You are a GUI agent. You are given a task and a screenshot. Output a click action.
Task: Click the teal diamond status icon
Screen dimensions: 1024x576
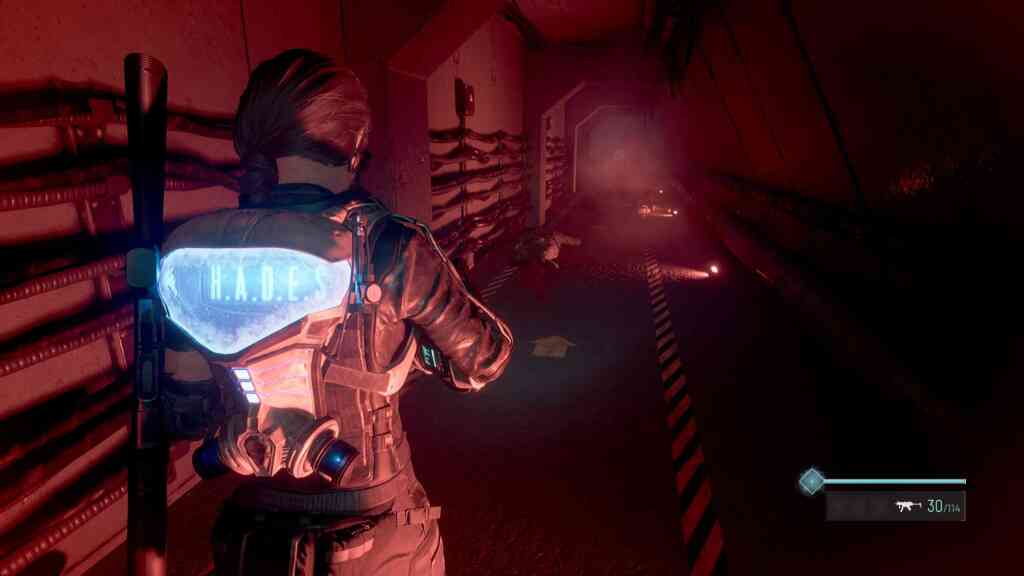811,482
